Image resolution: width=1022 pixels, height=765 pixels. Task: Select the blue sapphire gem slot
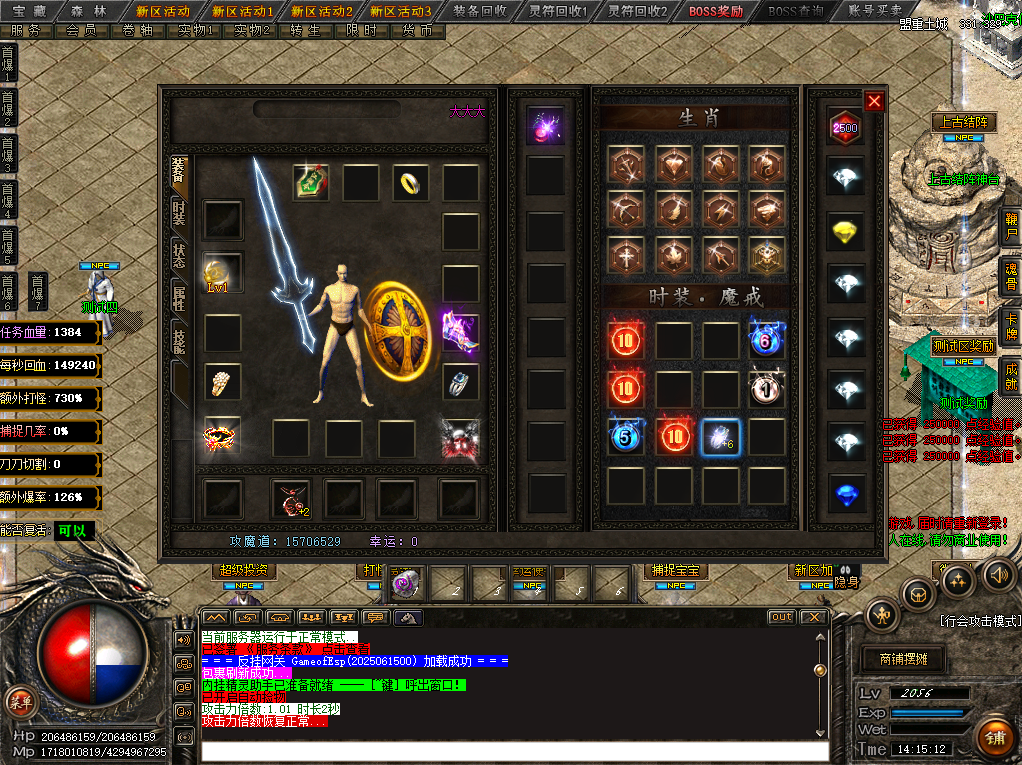pyautogui.click(x=846, y=494)
